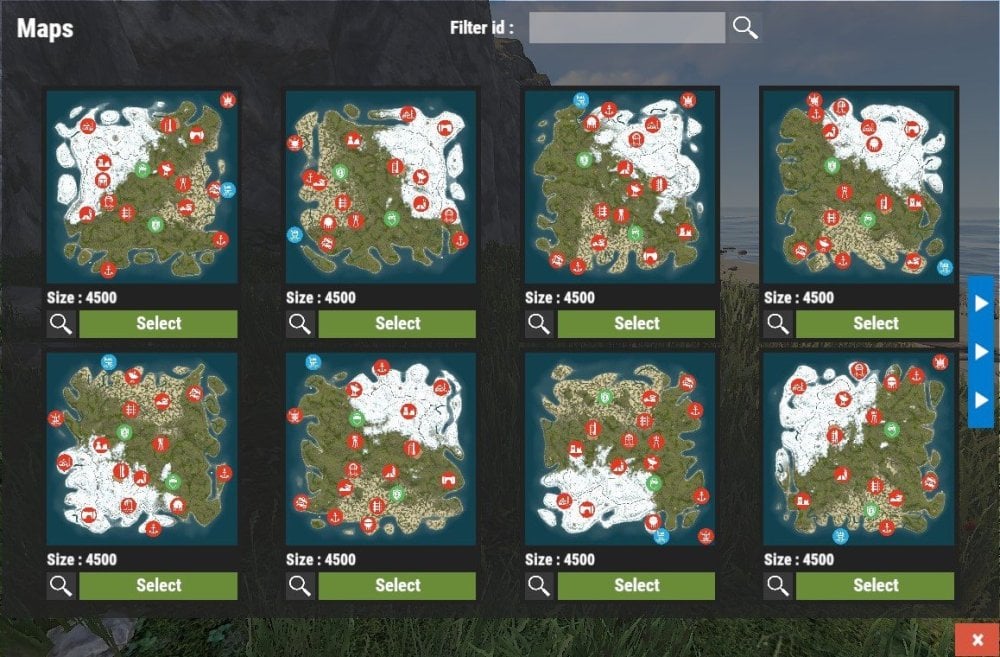1000x657 pixels.
Task: Click the lowest blue arrow button
Action: point(981,401)
